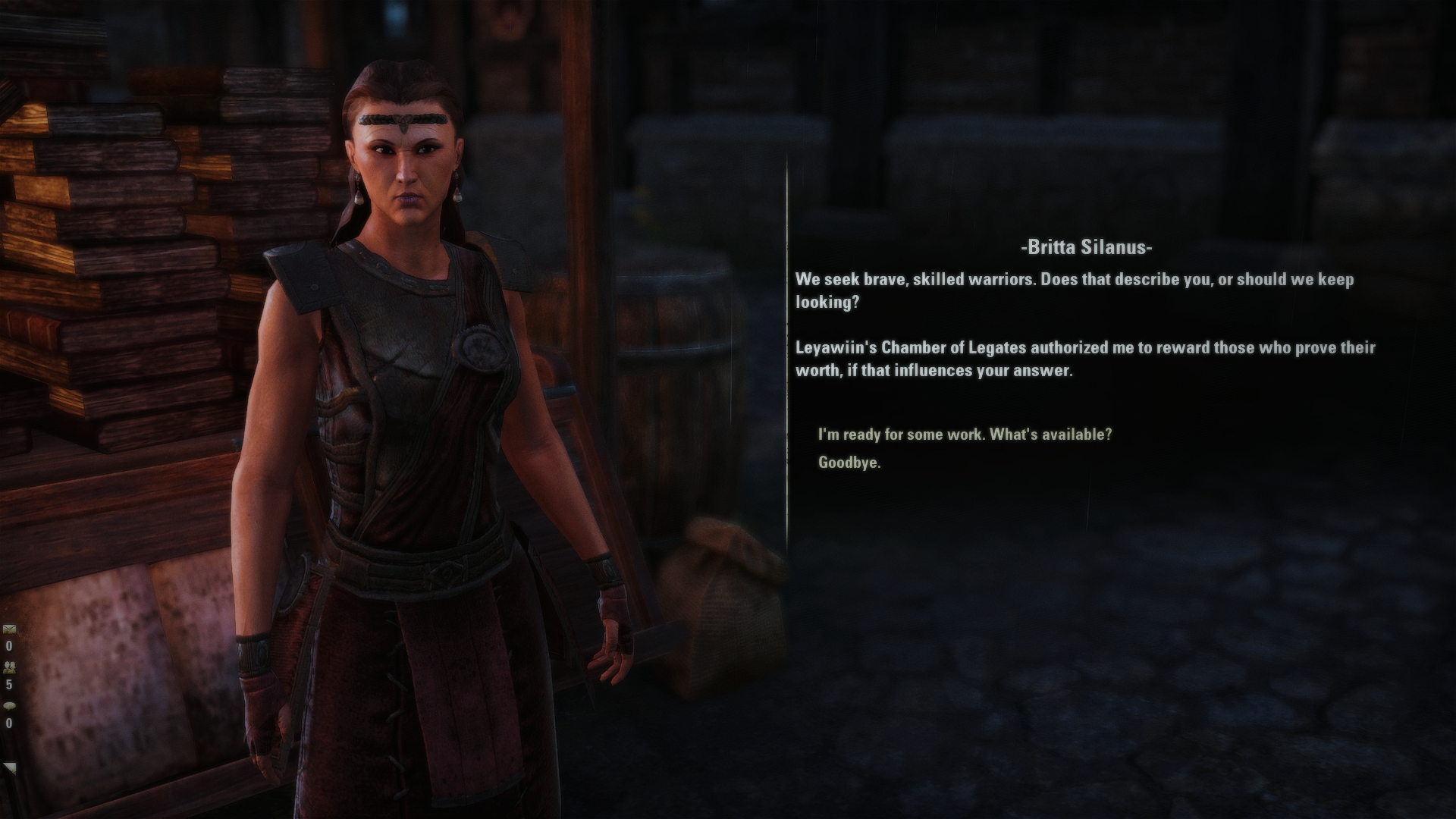1456x819 pixels.
Task: Click the dialogue text about Leyawiin's Chamber
Action: [1084, 360]
